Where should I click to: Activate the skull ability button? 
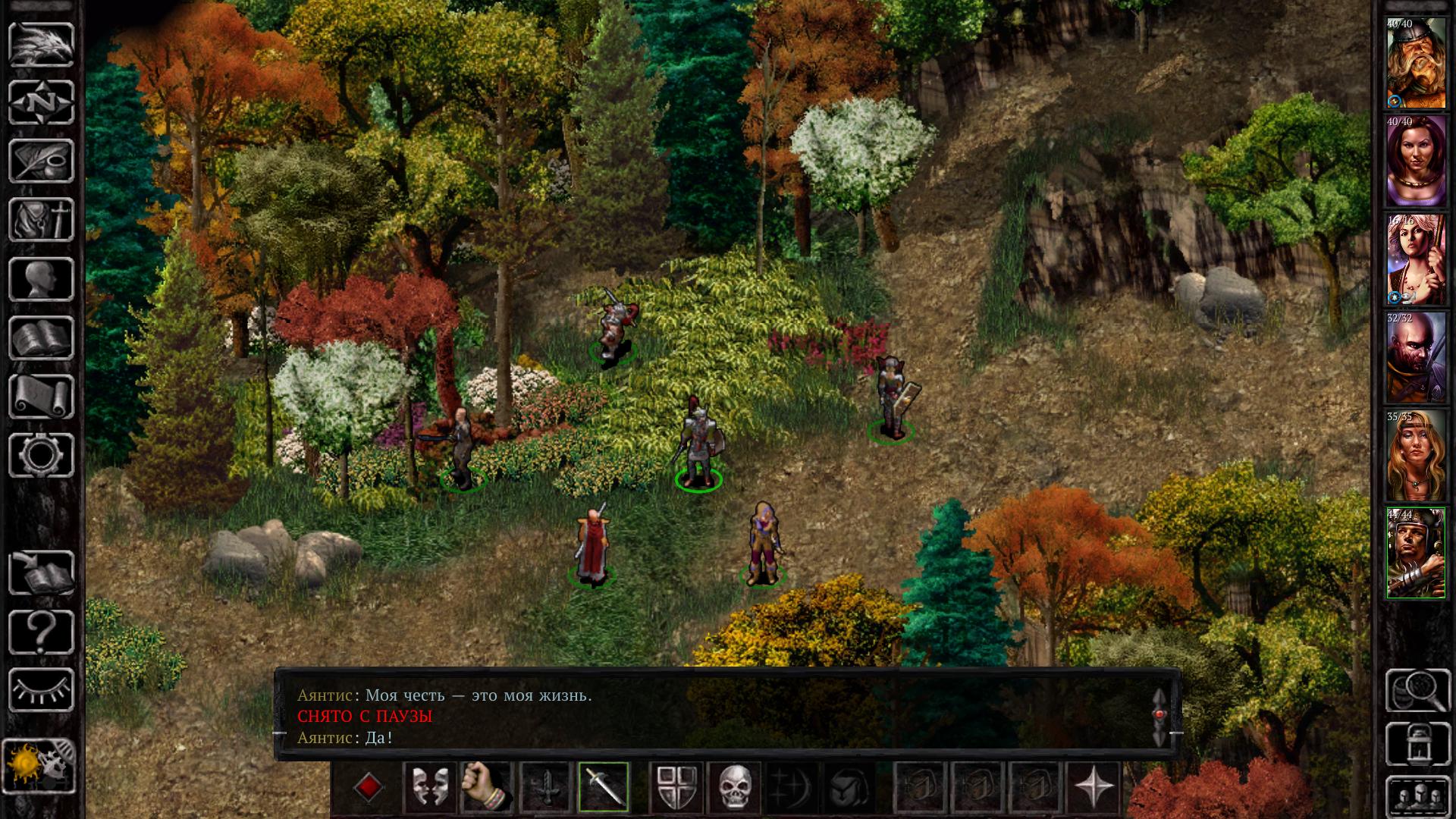[734, 787]
